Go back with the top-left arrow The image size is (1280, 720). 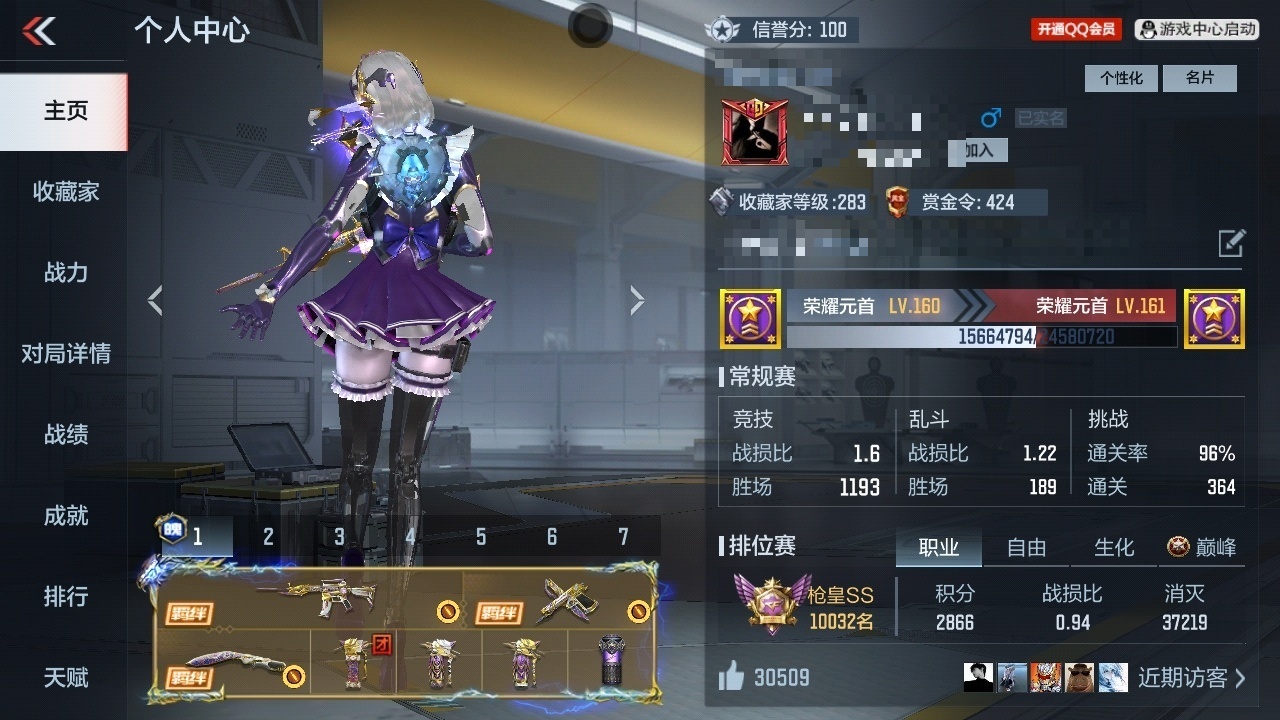[x=40, y=31]
